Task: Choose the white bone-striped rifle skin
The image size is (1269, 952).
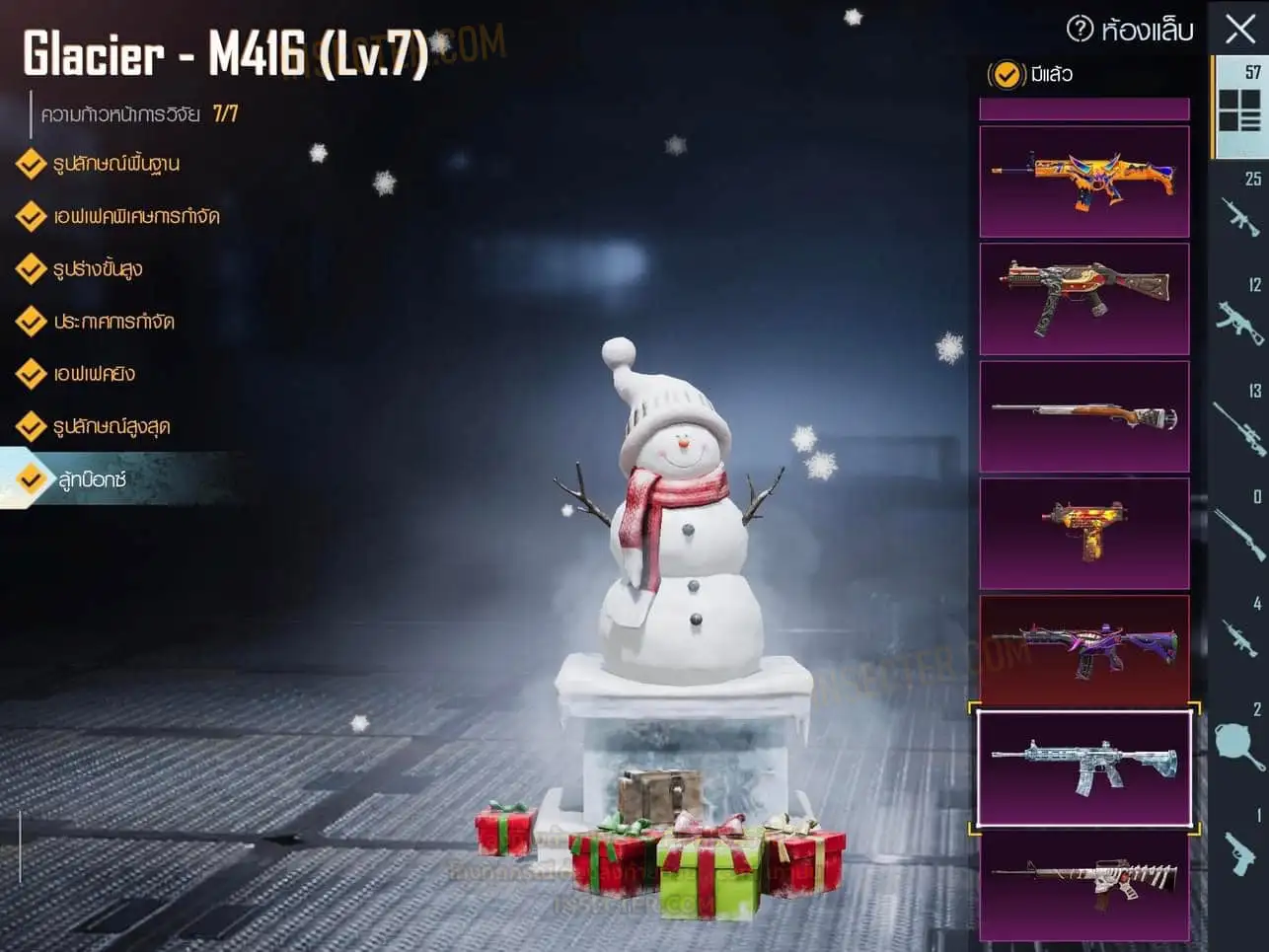Action: pos(1084,884)
